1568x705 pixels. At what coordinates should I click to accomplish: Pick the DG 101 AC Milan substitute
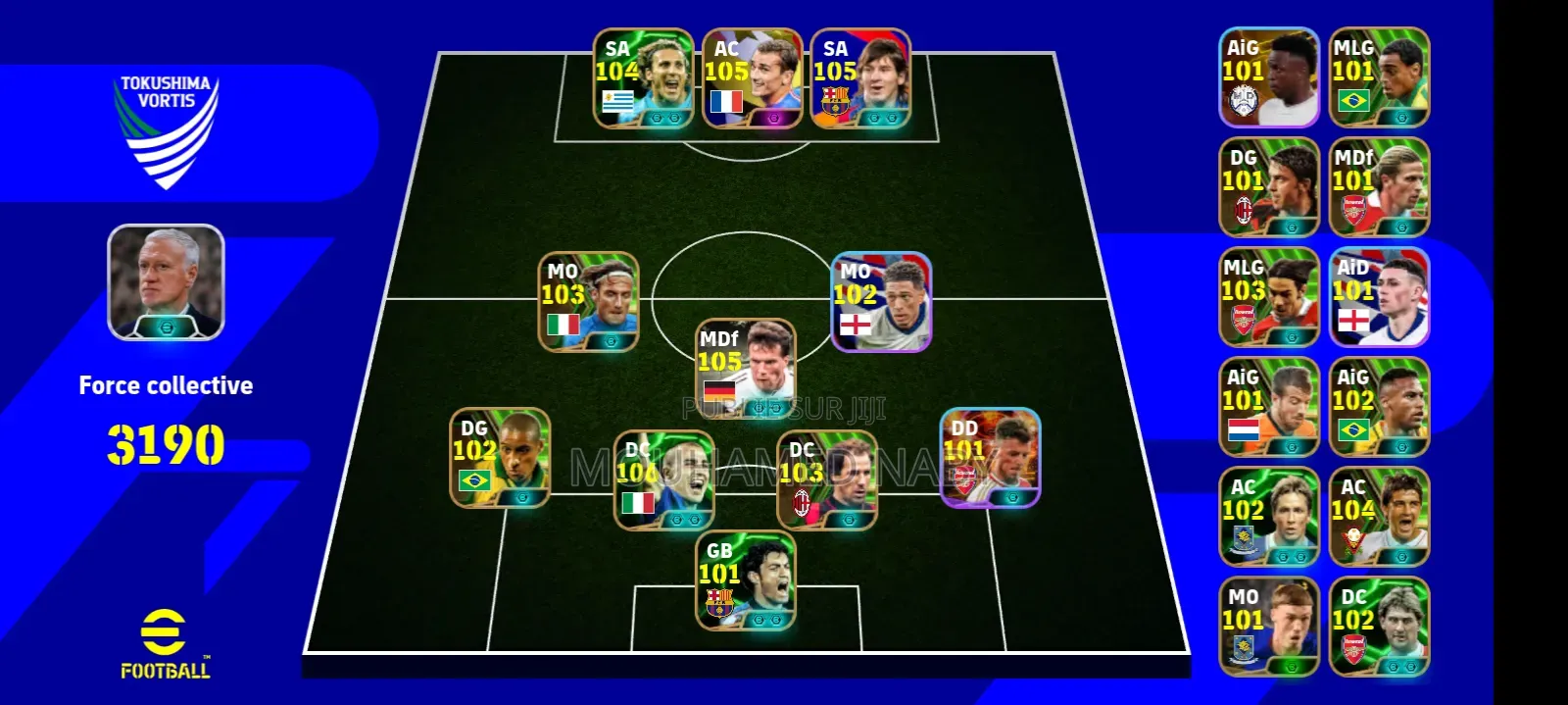[x=1268, y=187]
